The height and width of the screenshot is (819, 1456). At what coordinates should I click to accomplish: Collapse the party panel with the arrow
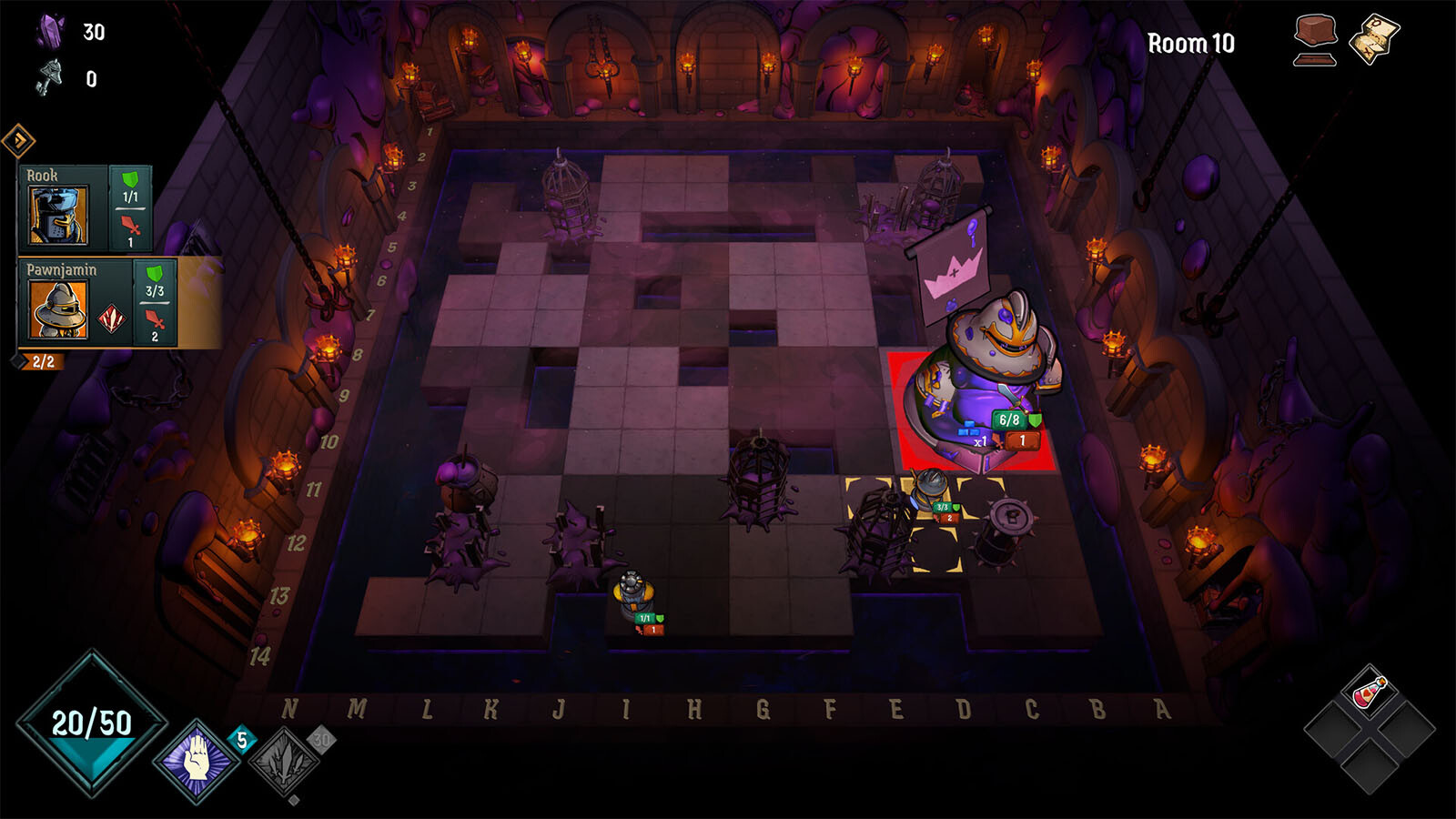[x=18, y=140]
